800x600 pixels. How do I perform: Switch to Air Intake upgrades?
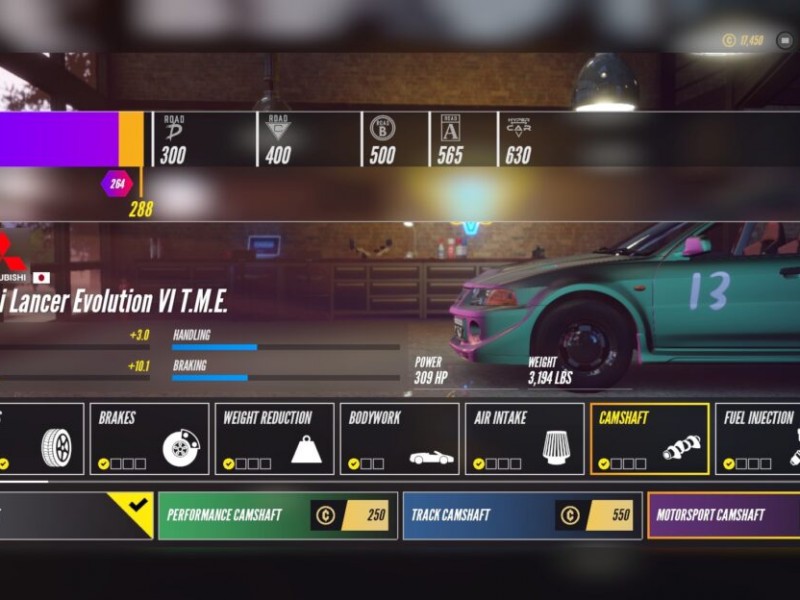(524, 438)
